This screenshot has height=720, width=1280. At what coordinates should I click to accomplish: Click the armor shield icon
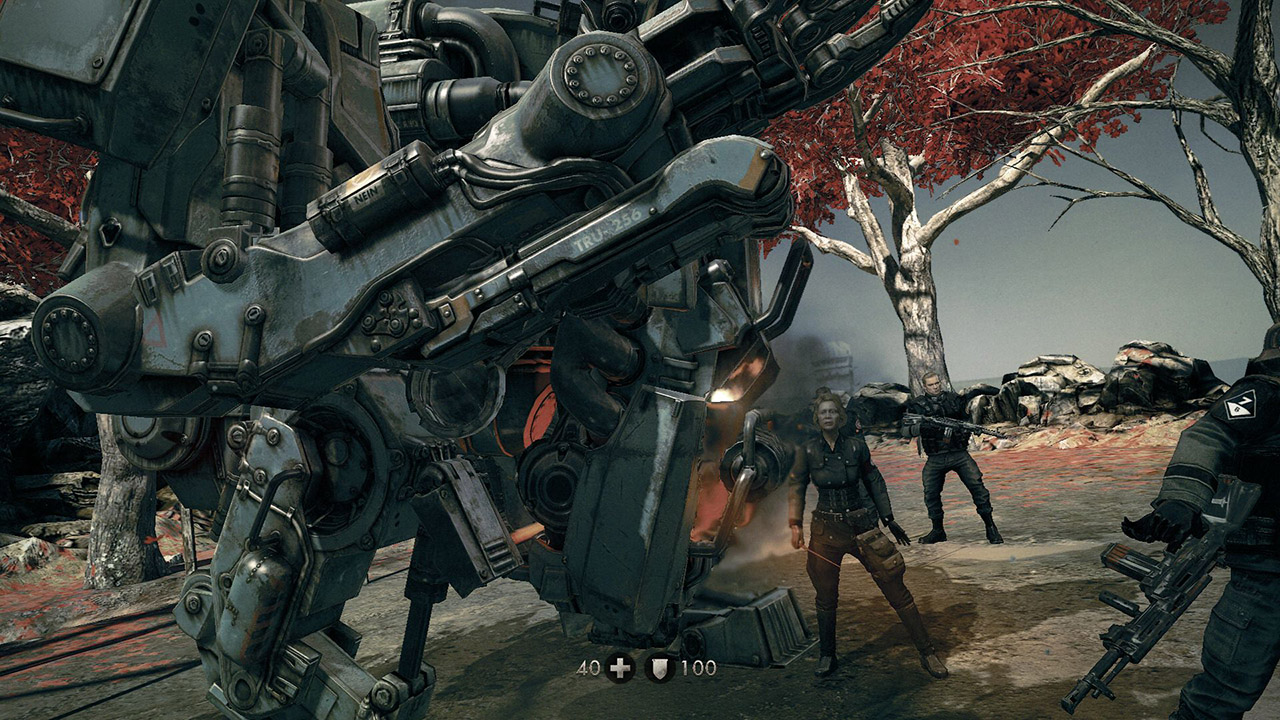click(659, 668)
